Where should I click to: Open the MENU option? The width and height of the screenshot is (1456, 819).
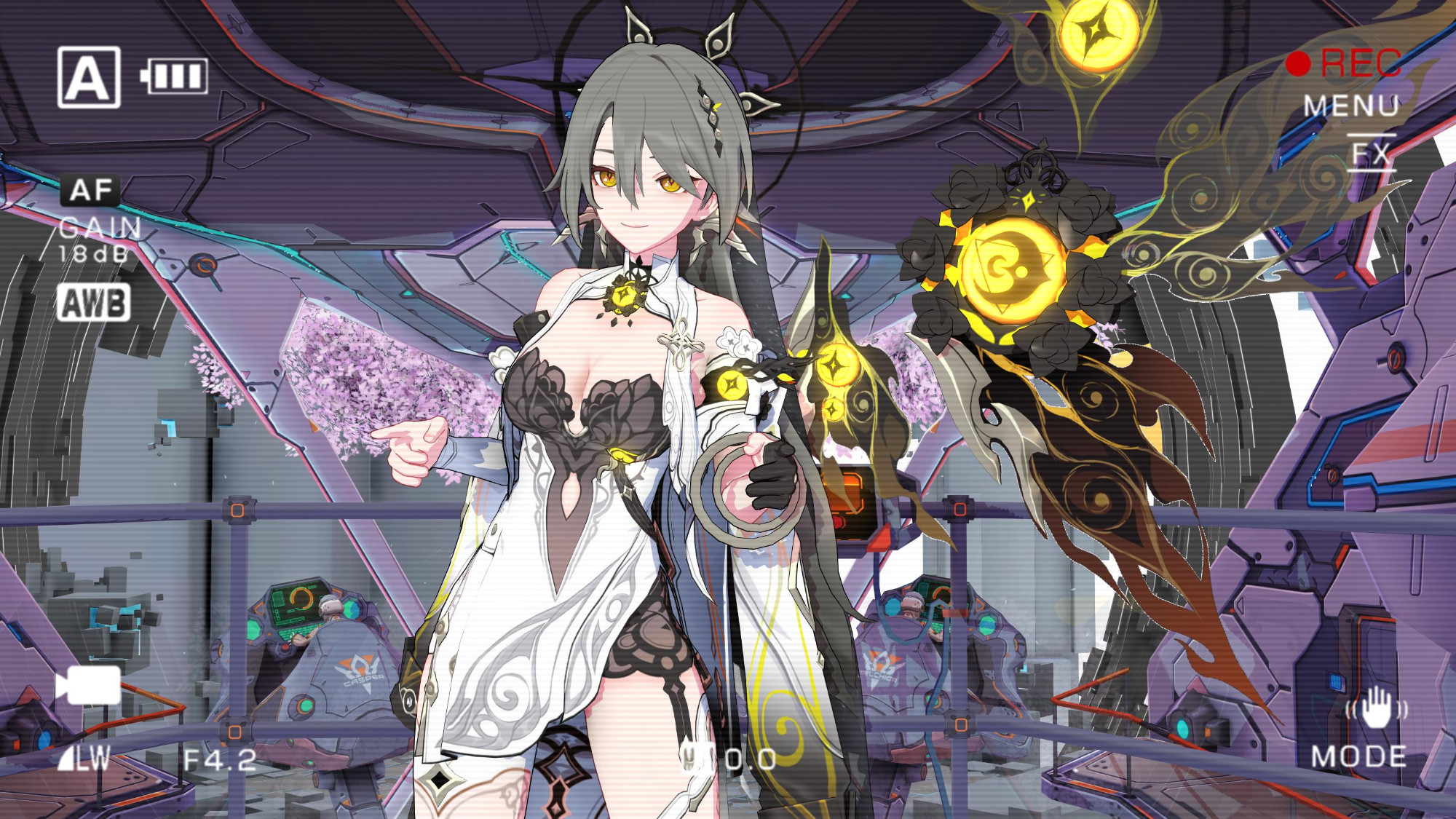coord(1350,106)
